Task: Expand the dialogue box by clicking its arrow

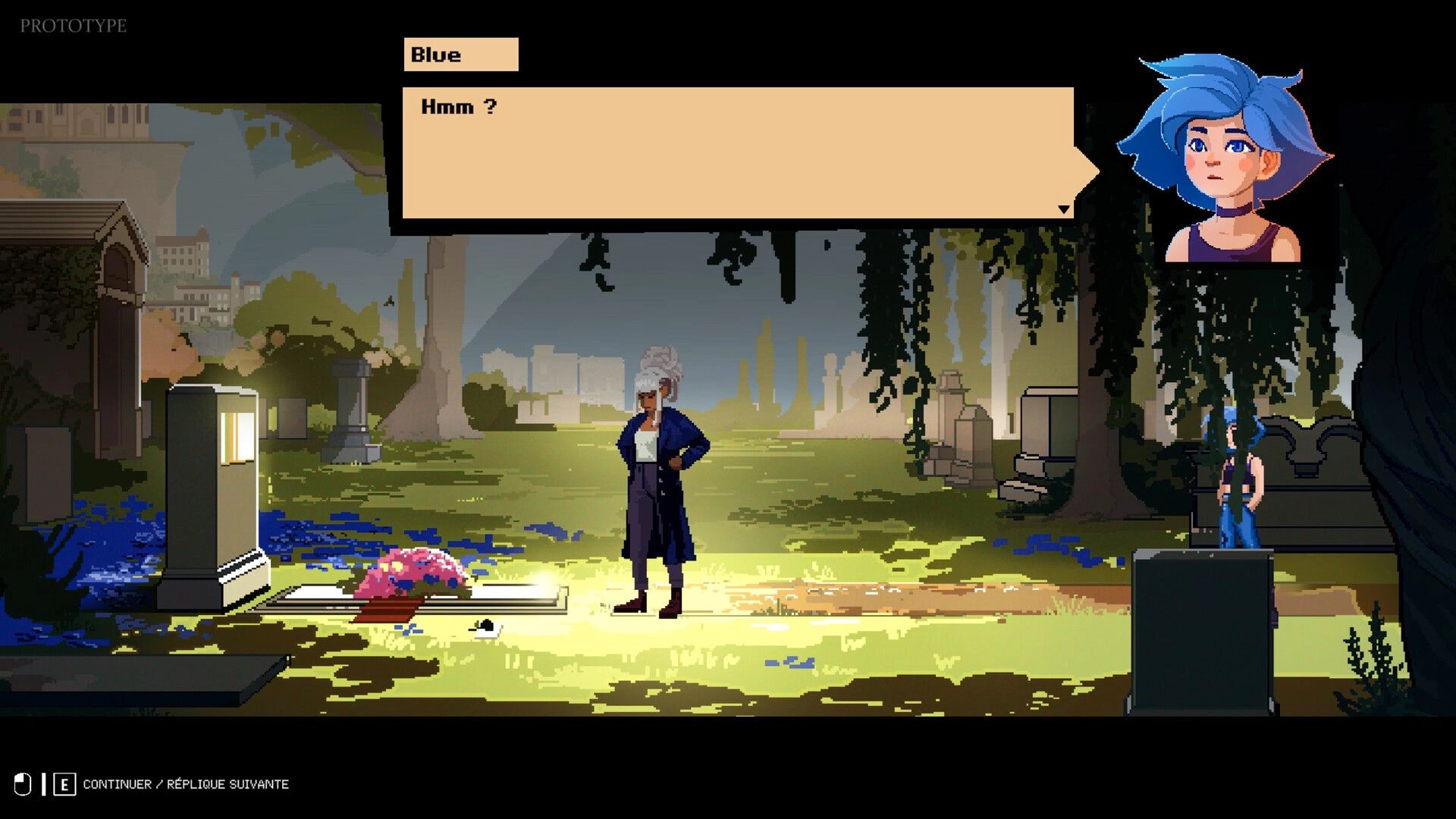Action: coord(1065,210)
